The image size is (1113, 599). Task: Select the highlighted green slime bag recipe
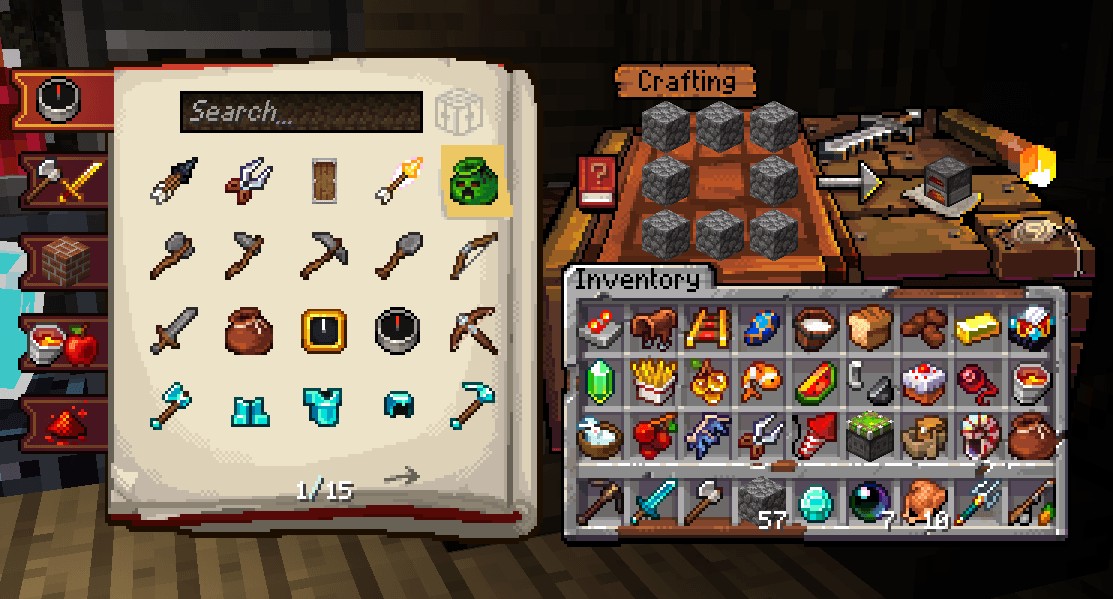click(476, 180)
